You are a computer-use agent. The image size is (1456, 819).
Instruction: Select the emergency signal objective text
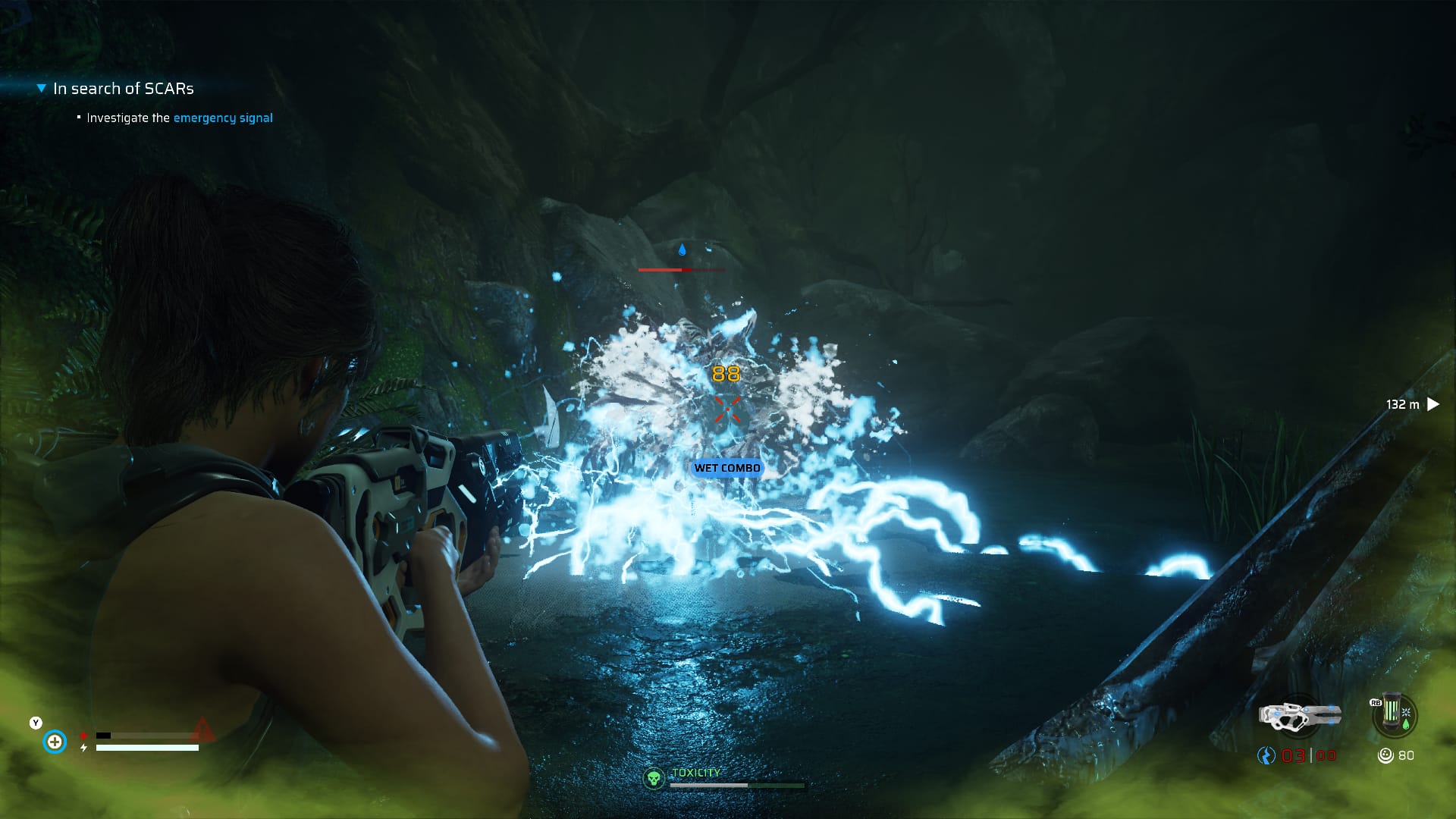pos(223,118)
